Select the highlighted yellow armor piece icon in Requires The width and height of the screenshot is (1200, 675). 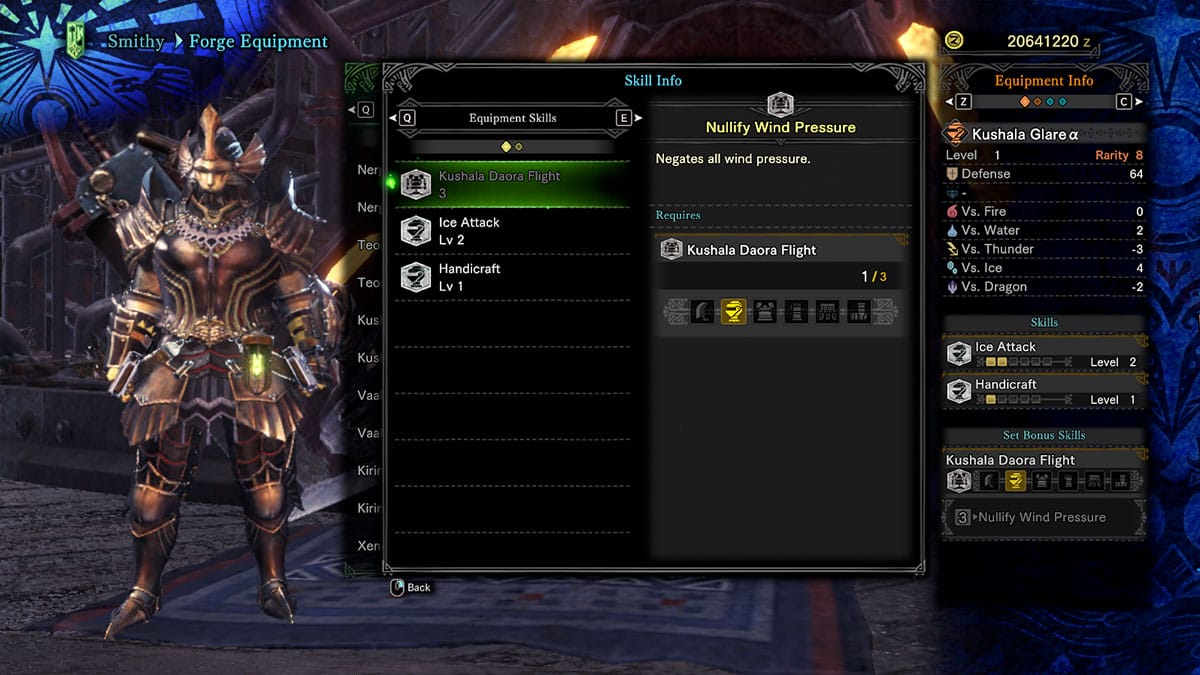click(733, 312)
